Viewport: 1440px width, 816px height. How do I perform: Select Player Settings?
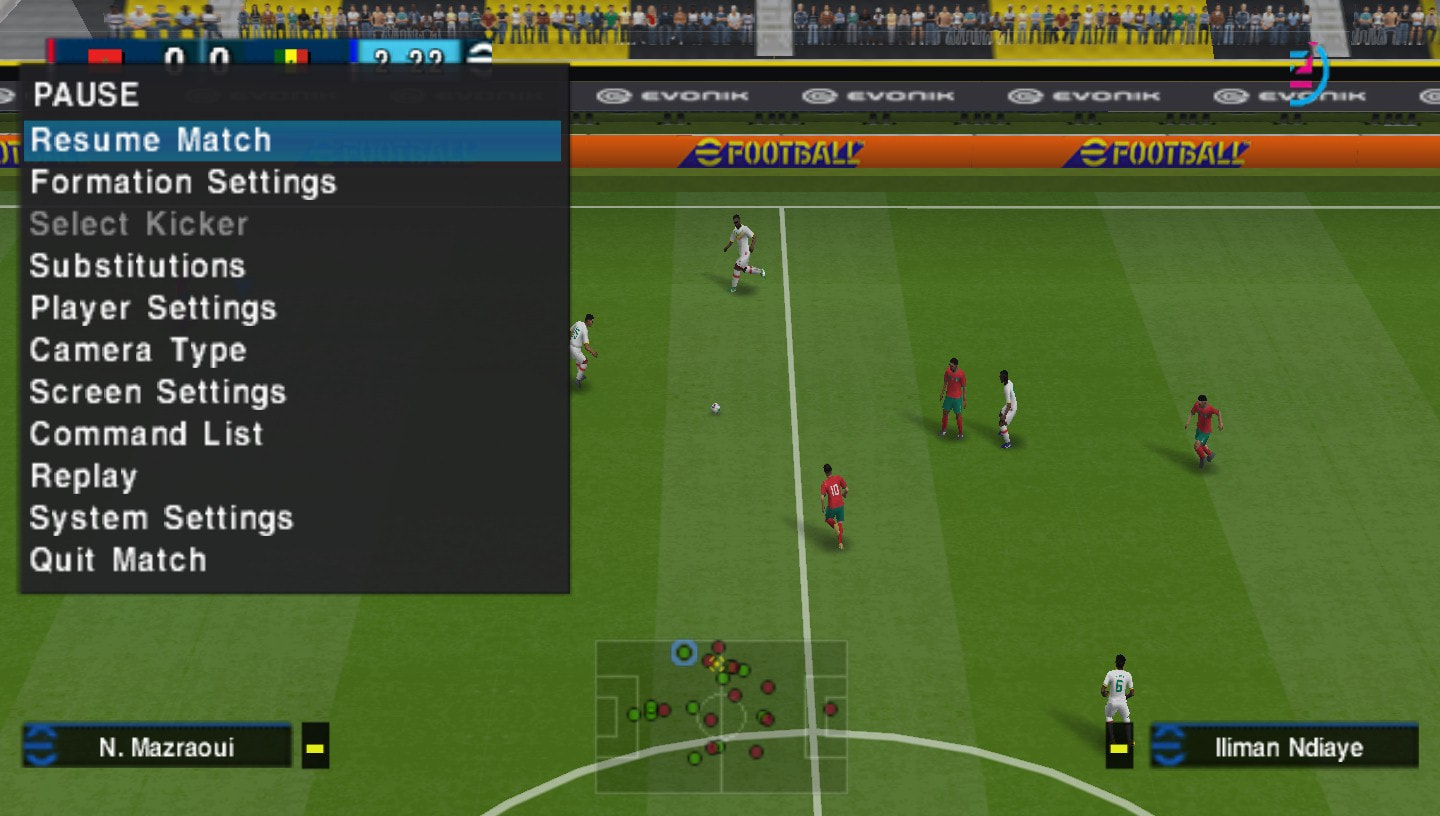153,308
